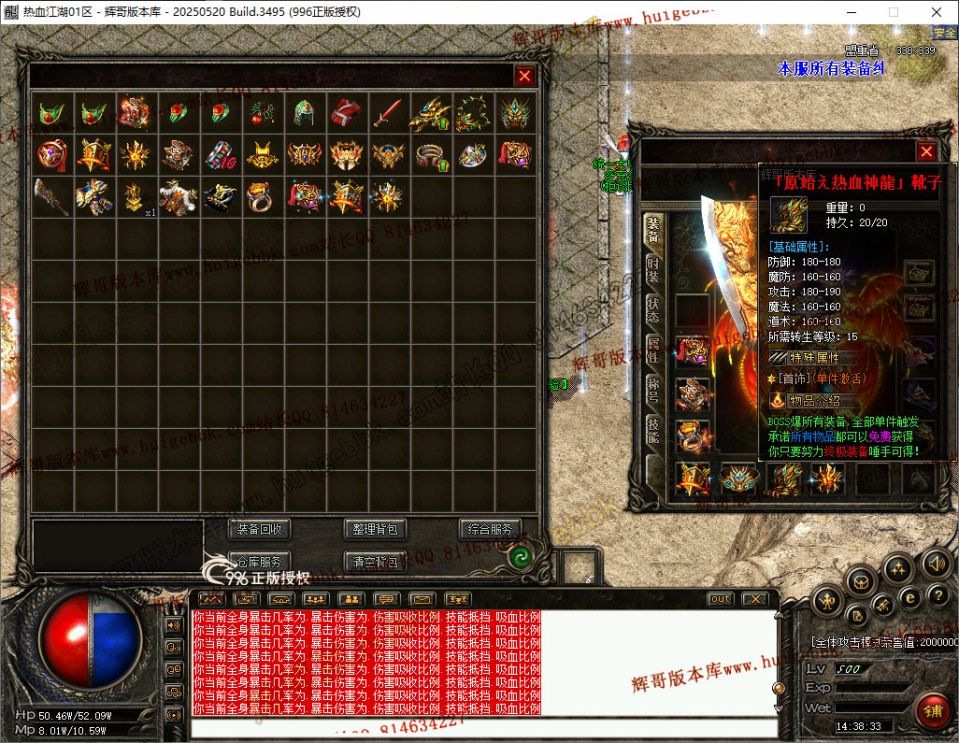Select the red sword in the bag

point(387,113)
